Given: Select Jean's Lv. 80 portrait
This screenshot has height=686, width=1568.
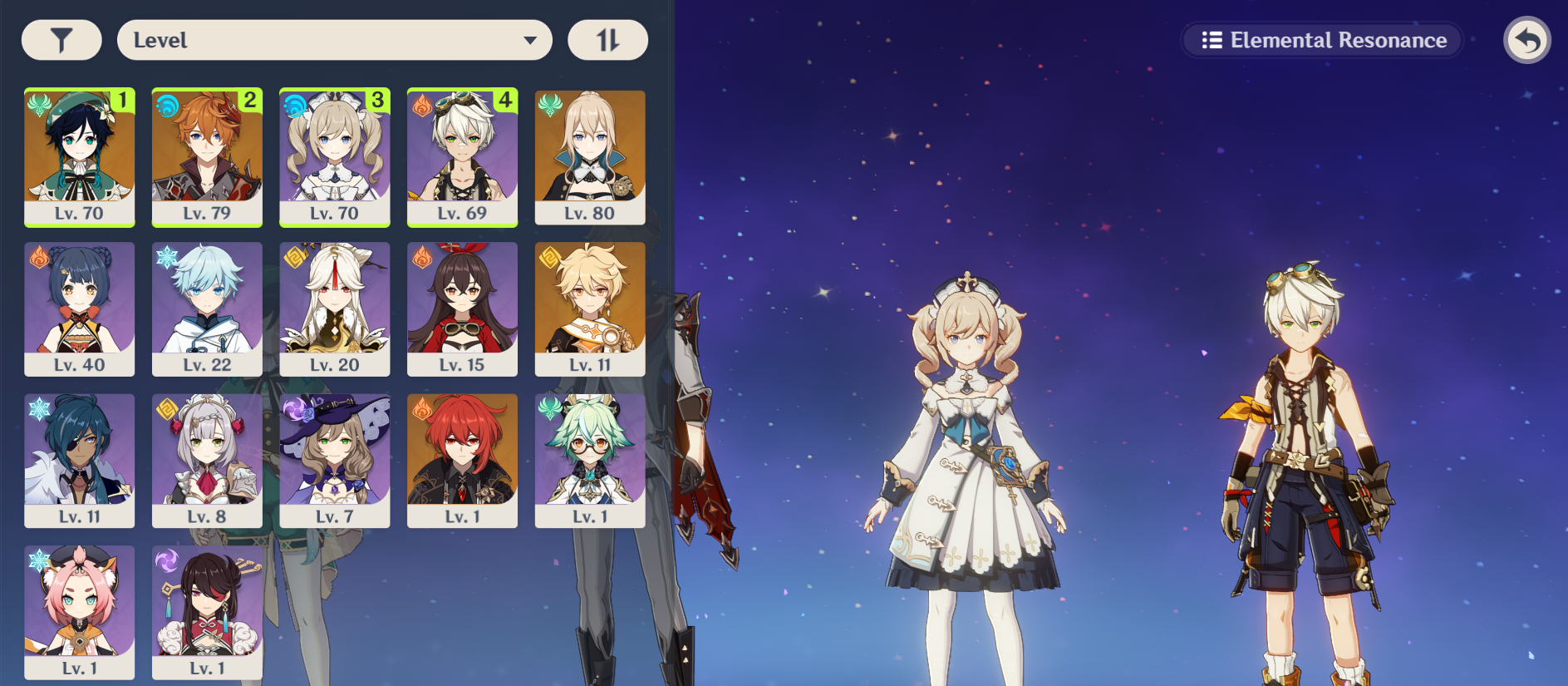Looking at the screenshot, I should (590, 156).
